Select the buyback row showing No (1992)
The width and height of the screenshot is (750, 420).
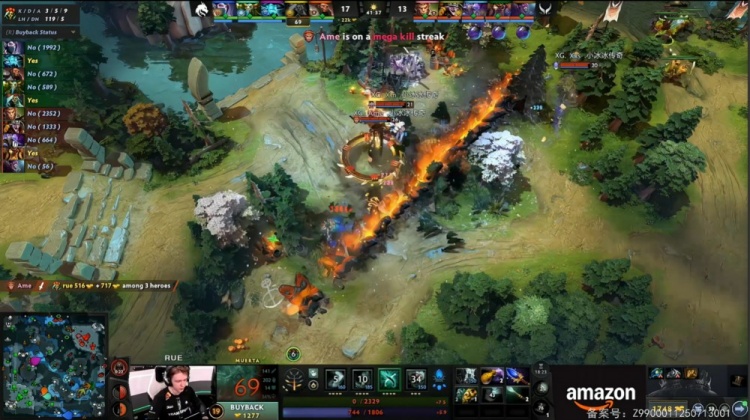tap(39, 47)
